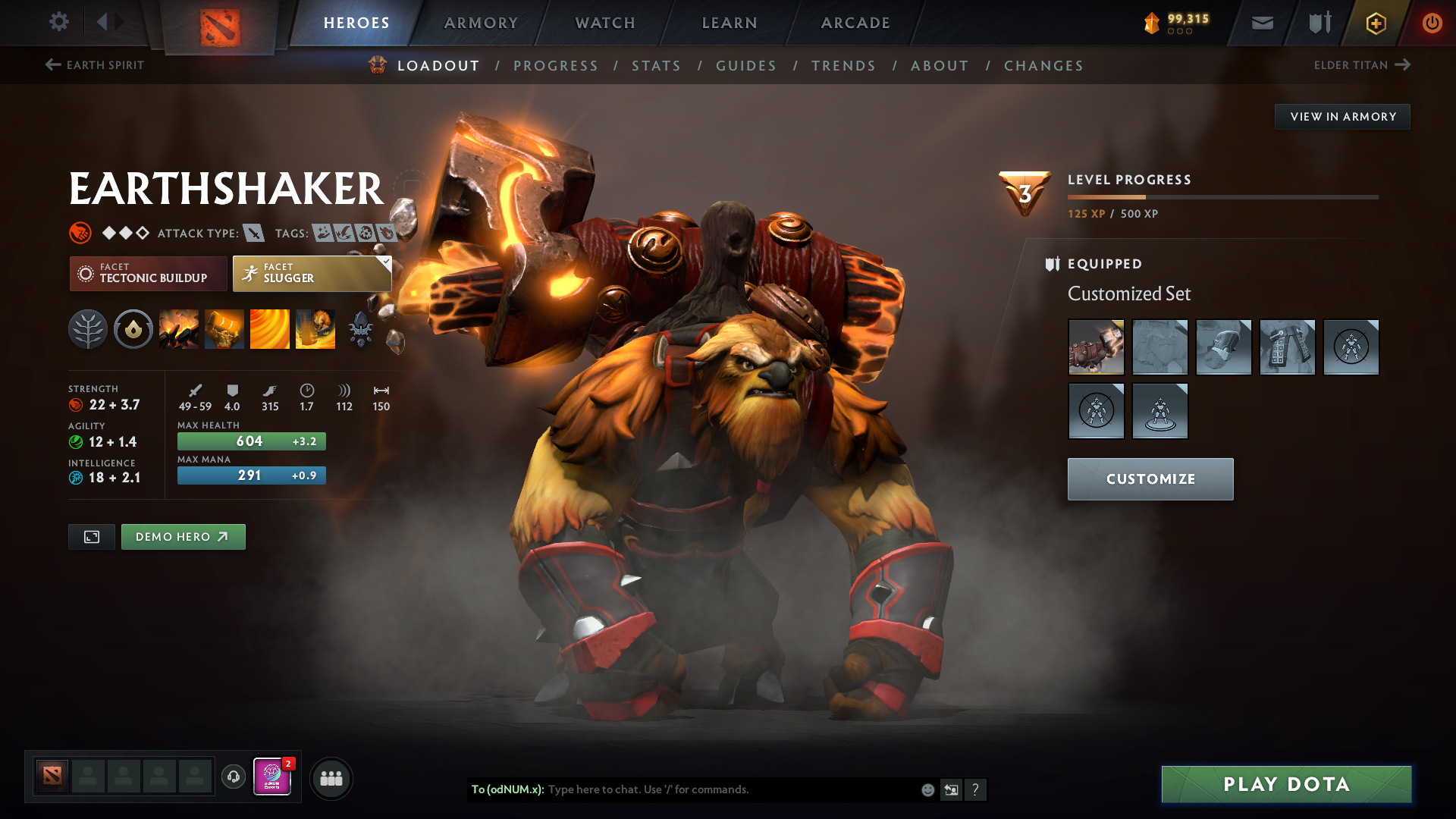The image size is (1456, 819).
Task: Launch the Demo Hero mode
Action: click(x=183, y=537)
